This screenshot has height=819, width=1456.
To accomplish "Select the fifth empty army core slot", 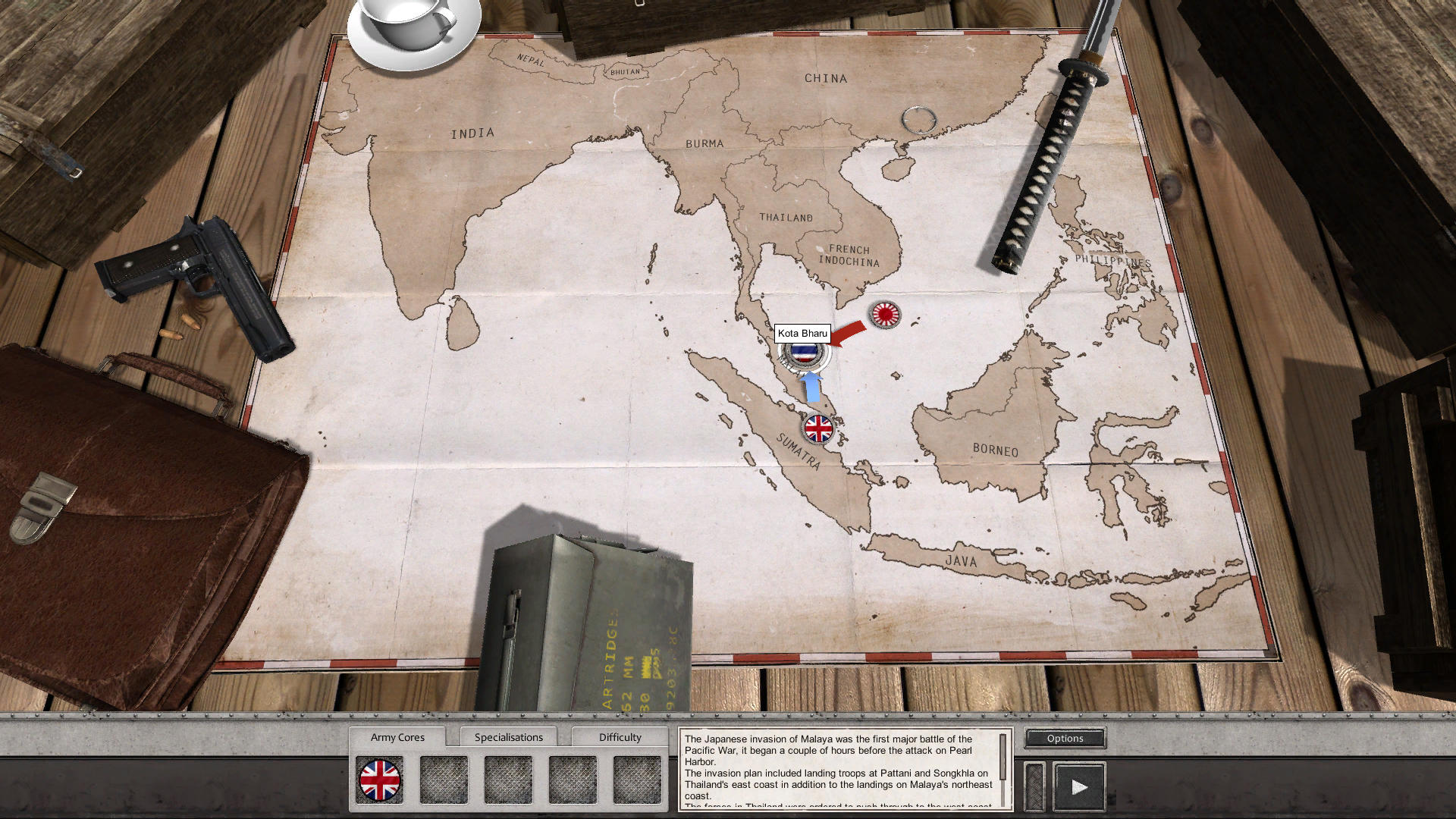I will [x=637, y=778].
